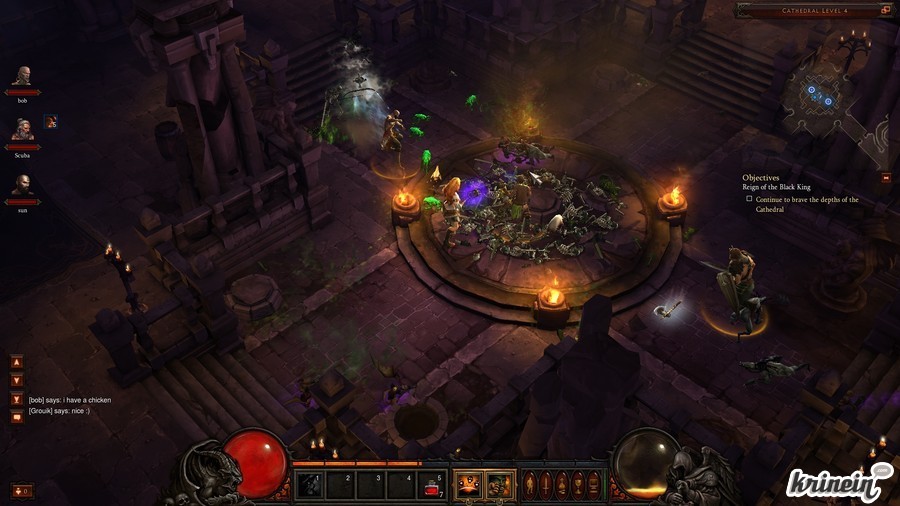Click the chat scroll down arrow button

[17, 380]
